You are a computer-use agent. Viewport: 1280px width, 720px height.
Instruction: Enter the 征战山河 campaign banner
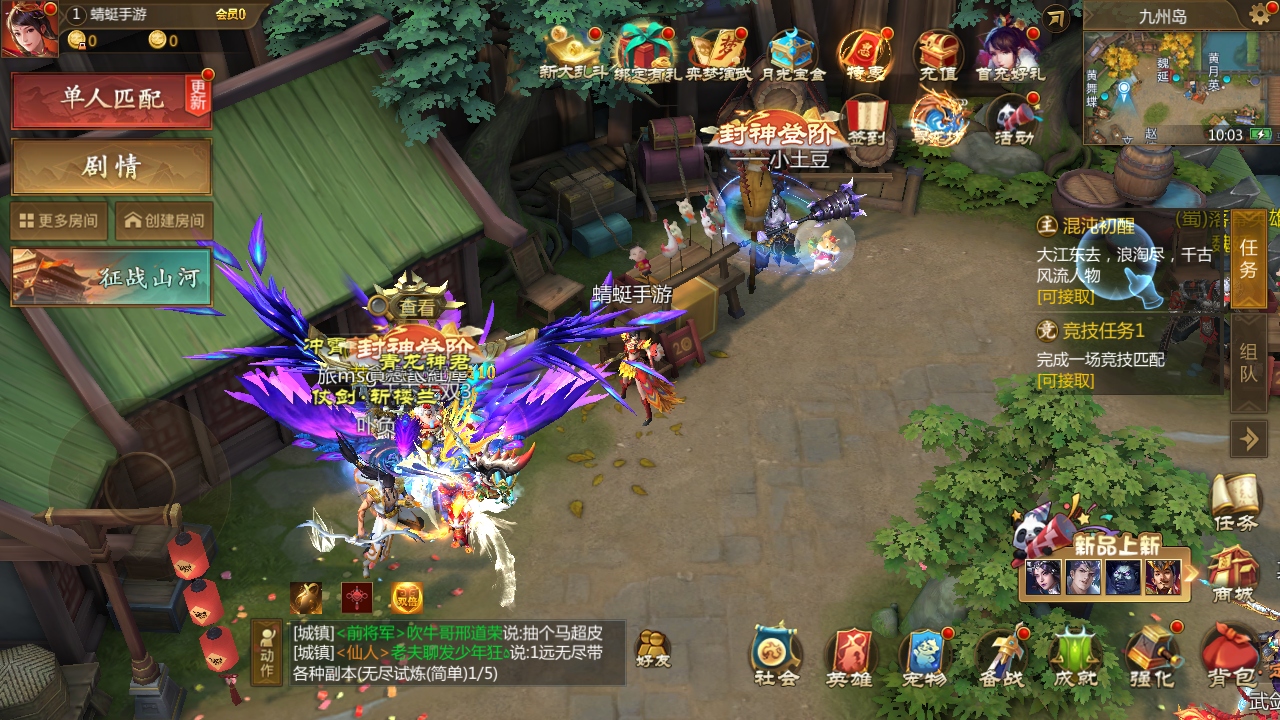(x=111, y=277)
